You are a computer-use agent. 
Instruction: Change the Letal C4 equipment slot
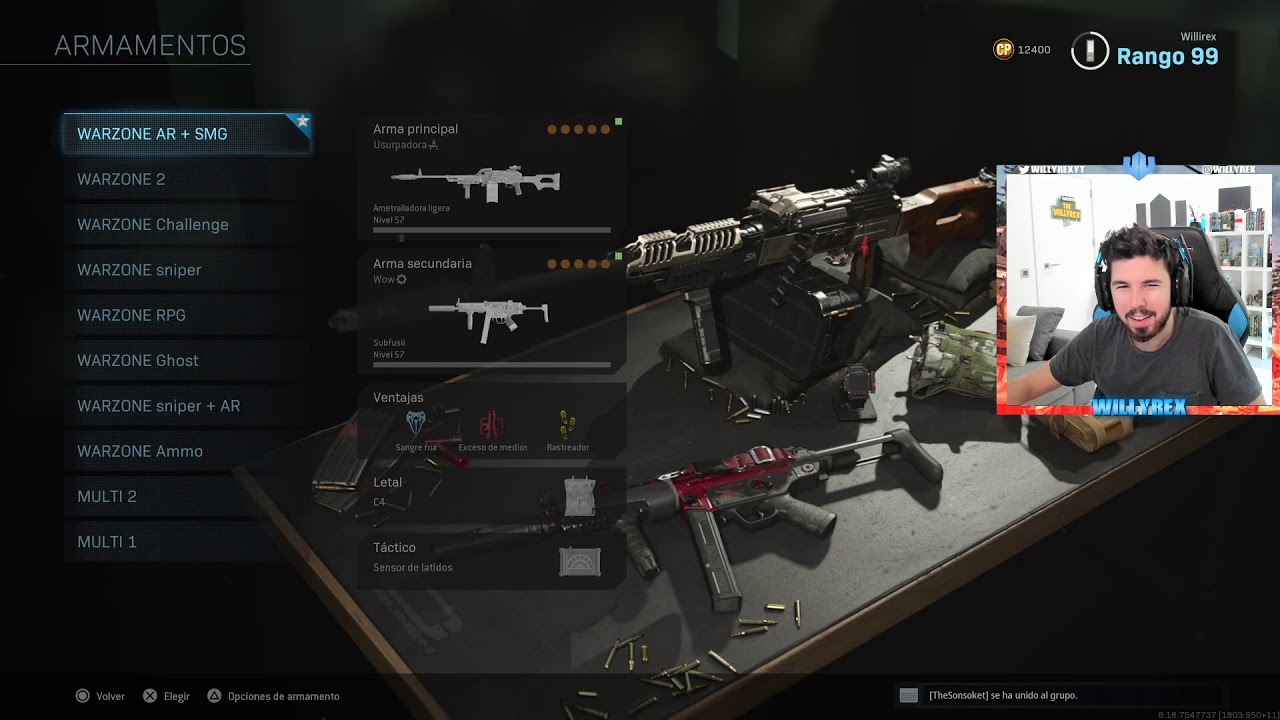coord(491,493)
